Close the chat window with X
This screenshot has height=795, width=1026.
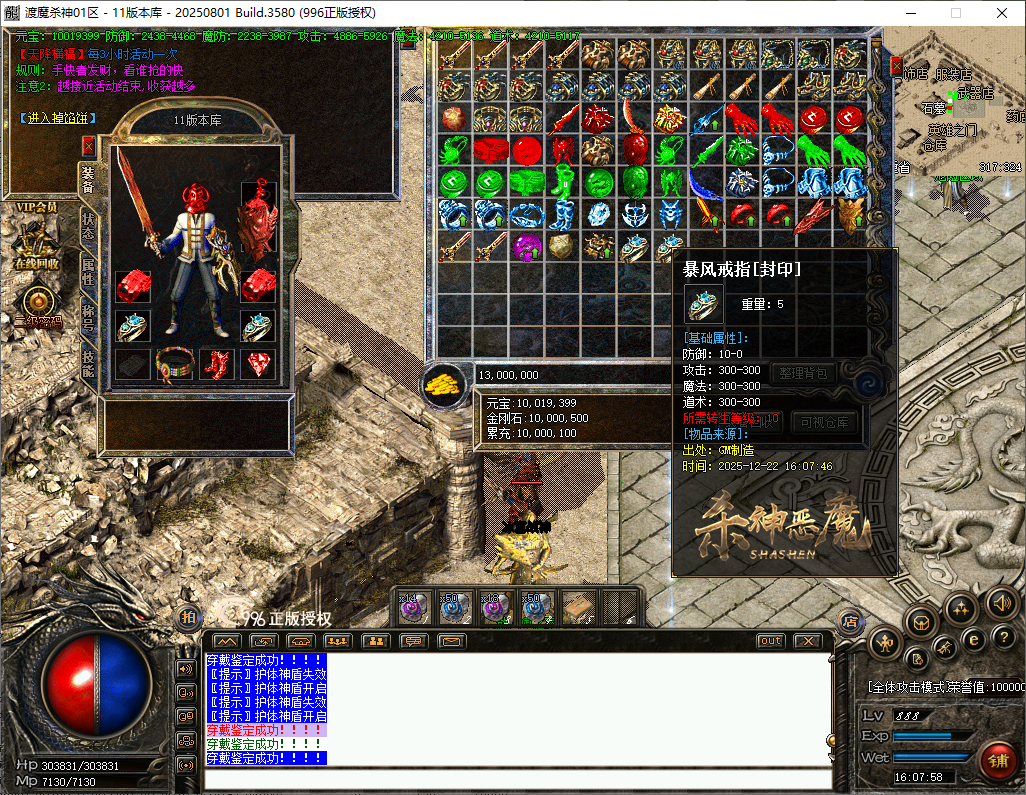(x=807, y=641)
